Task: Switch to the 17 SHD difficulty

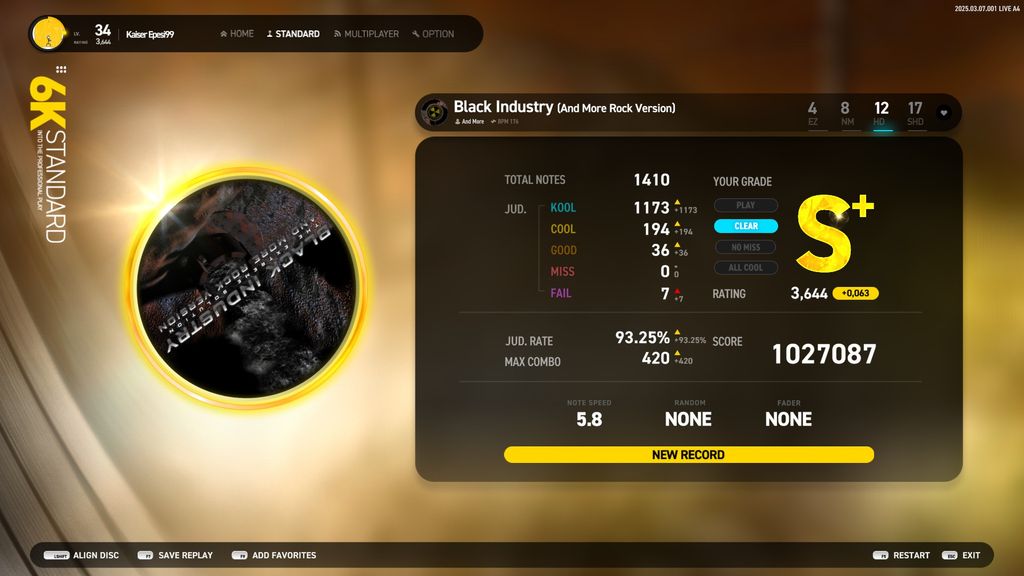Action: (915, 113)
